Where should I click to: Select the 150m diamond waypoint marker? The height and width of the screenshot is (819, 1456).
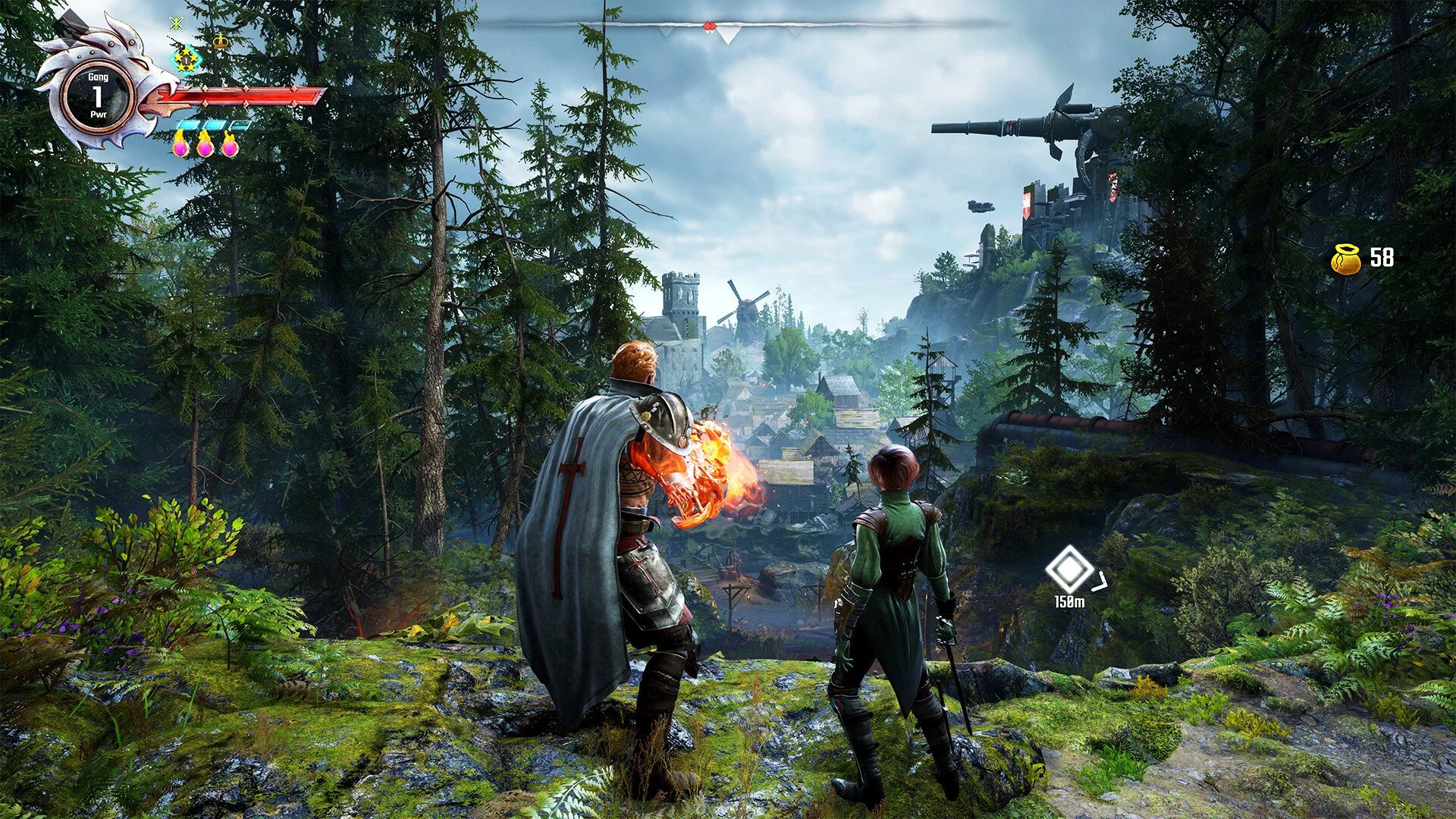(1069, 570)
